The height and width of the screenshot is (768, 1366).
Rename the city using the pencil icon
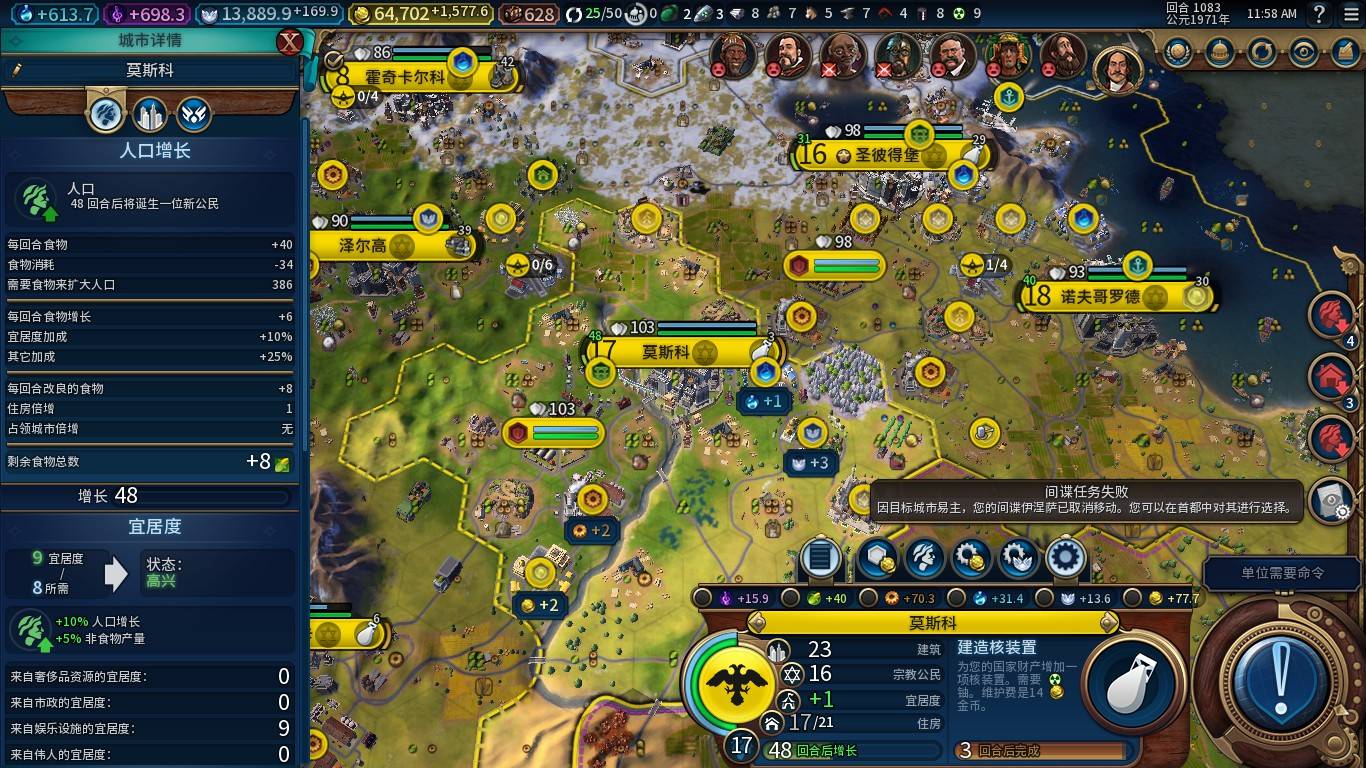(17, 70)
